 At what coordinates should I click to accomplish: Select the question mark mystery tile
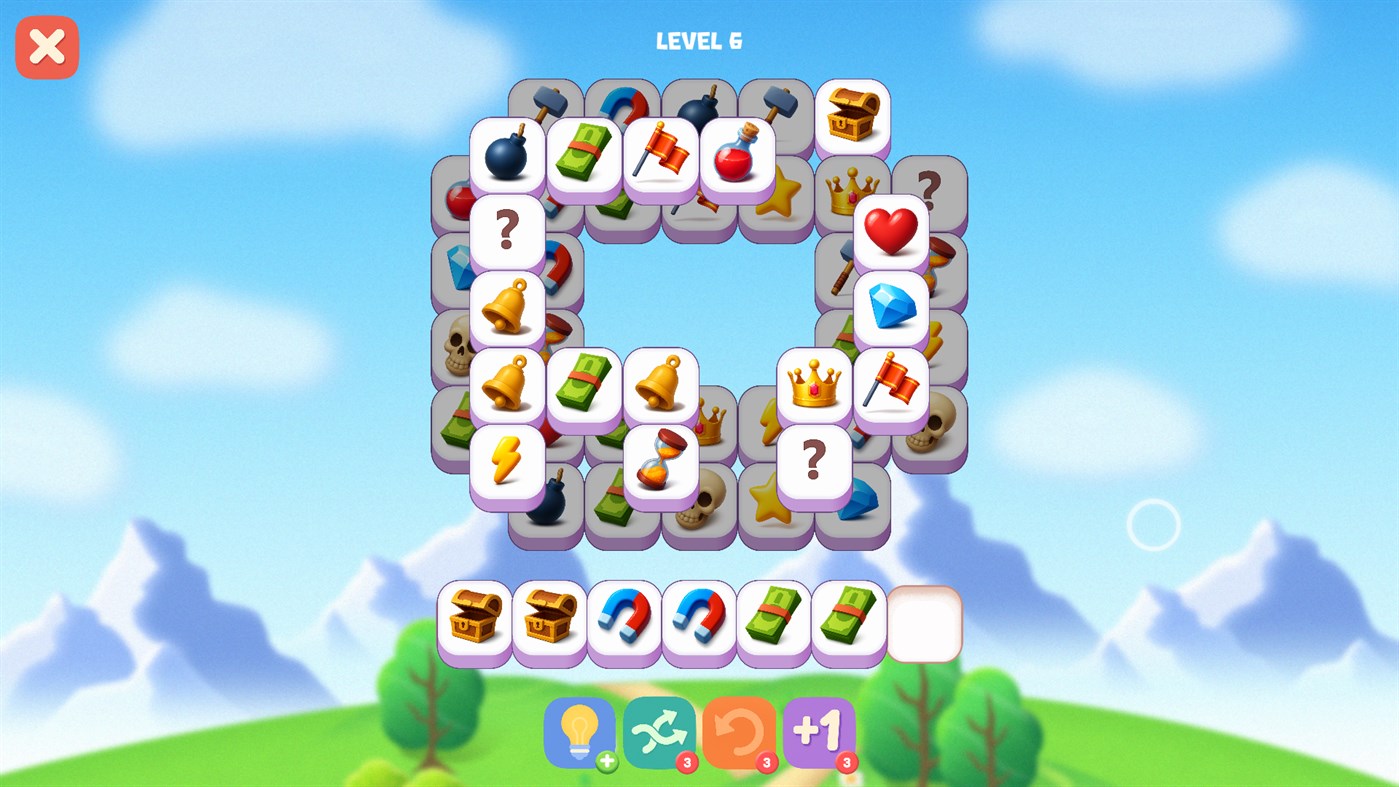(x=508, y=231)
